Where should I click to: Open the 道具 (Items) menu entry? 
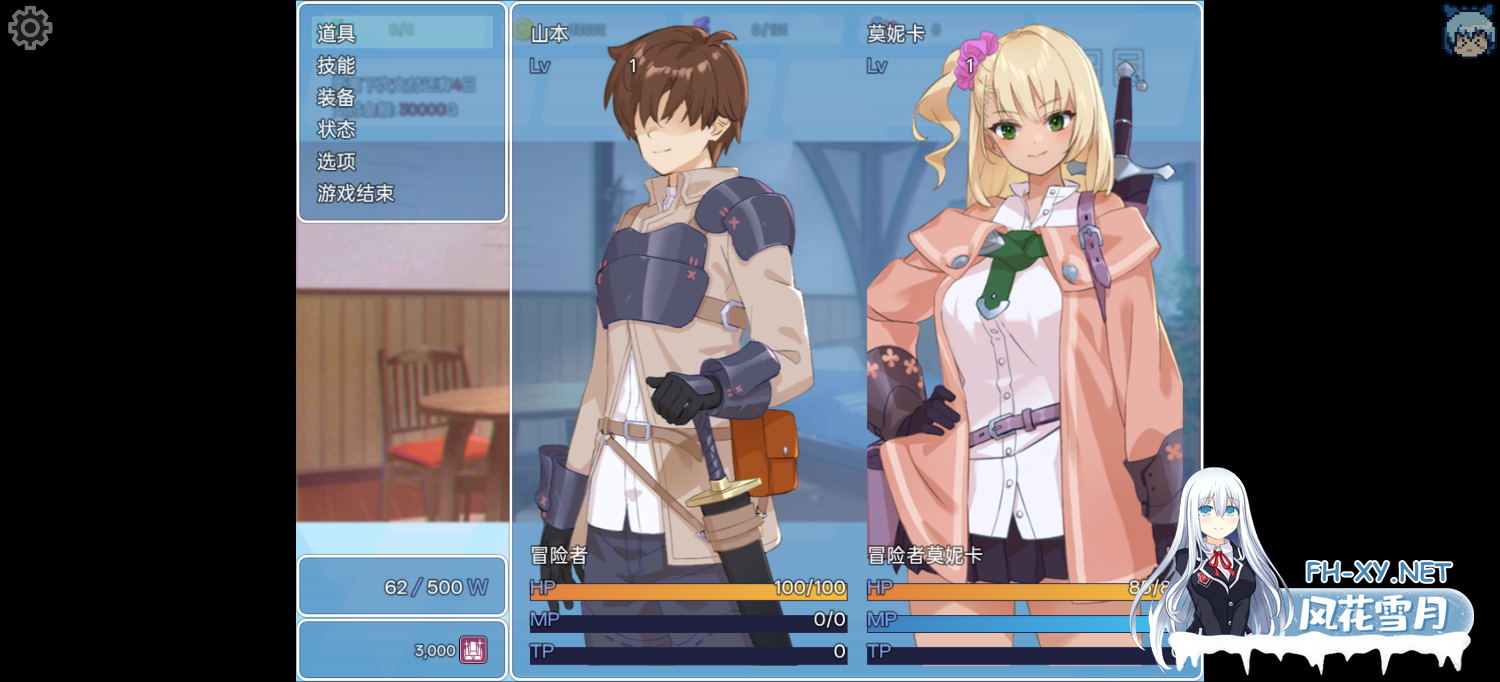click(x=337, y=33)
